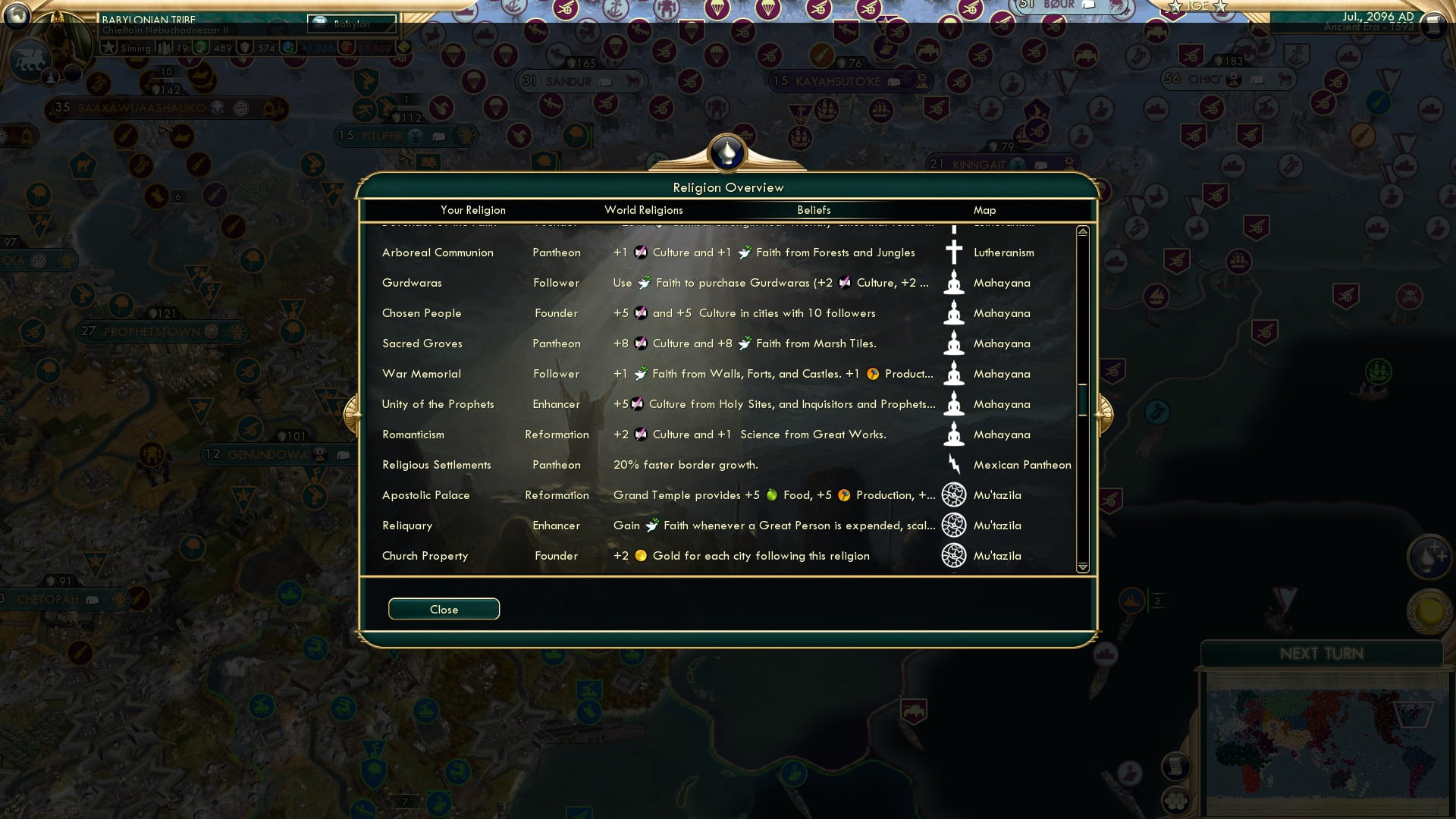Switch to the World Religions tab
The image size is (1456, 819).
tap(643, 210)
